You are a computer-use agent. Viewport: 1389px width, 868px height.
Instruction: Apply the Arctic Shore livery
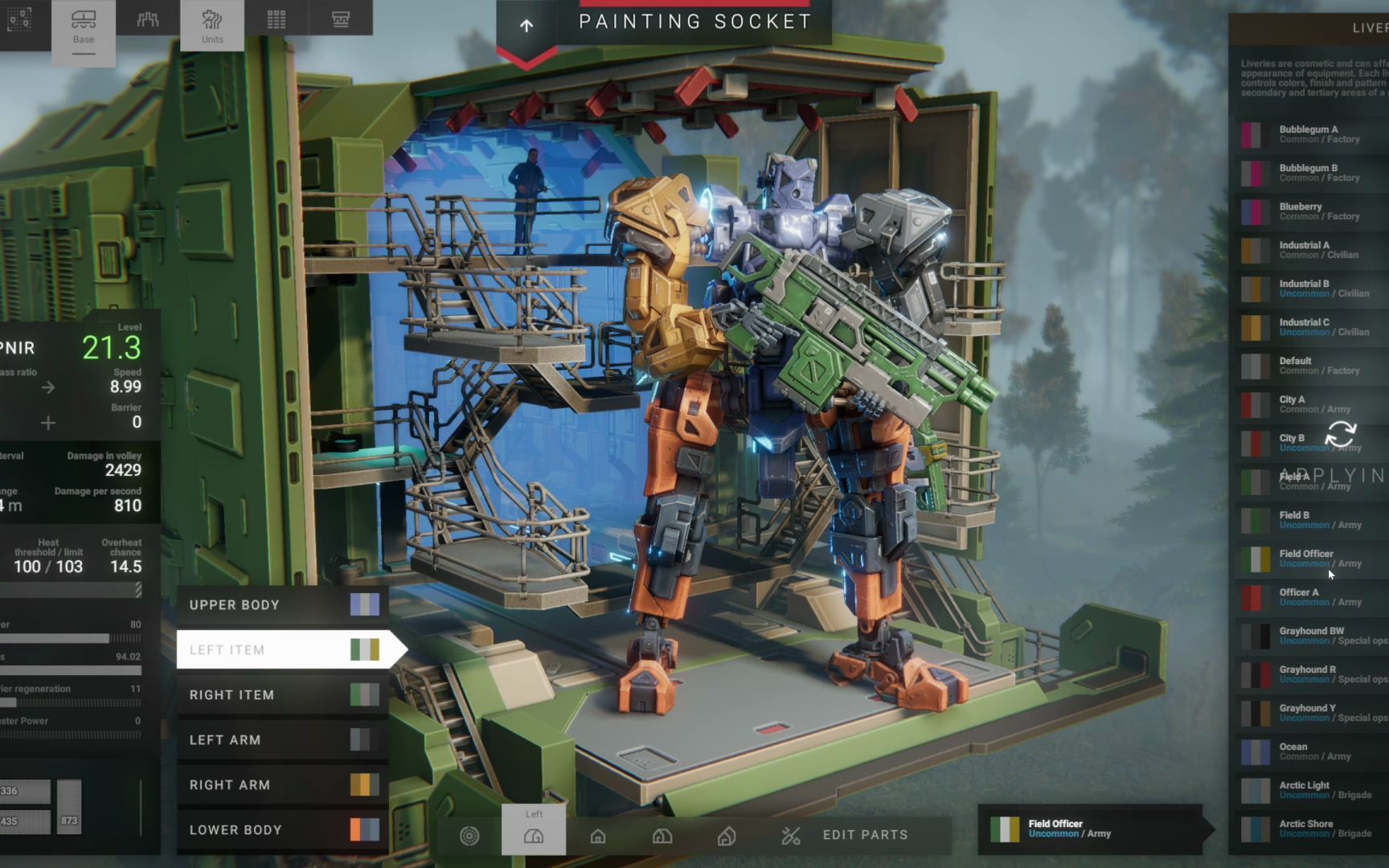point(1310,829)
